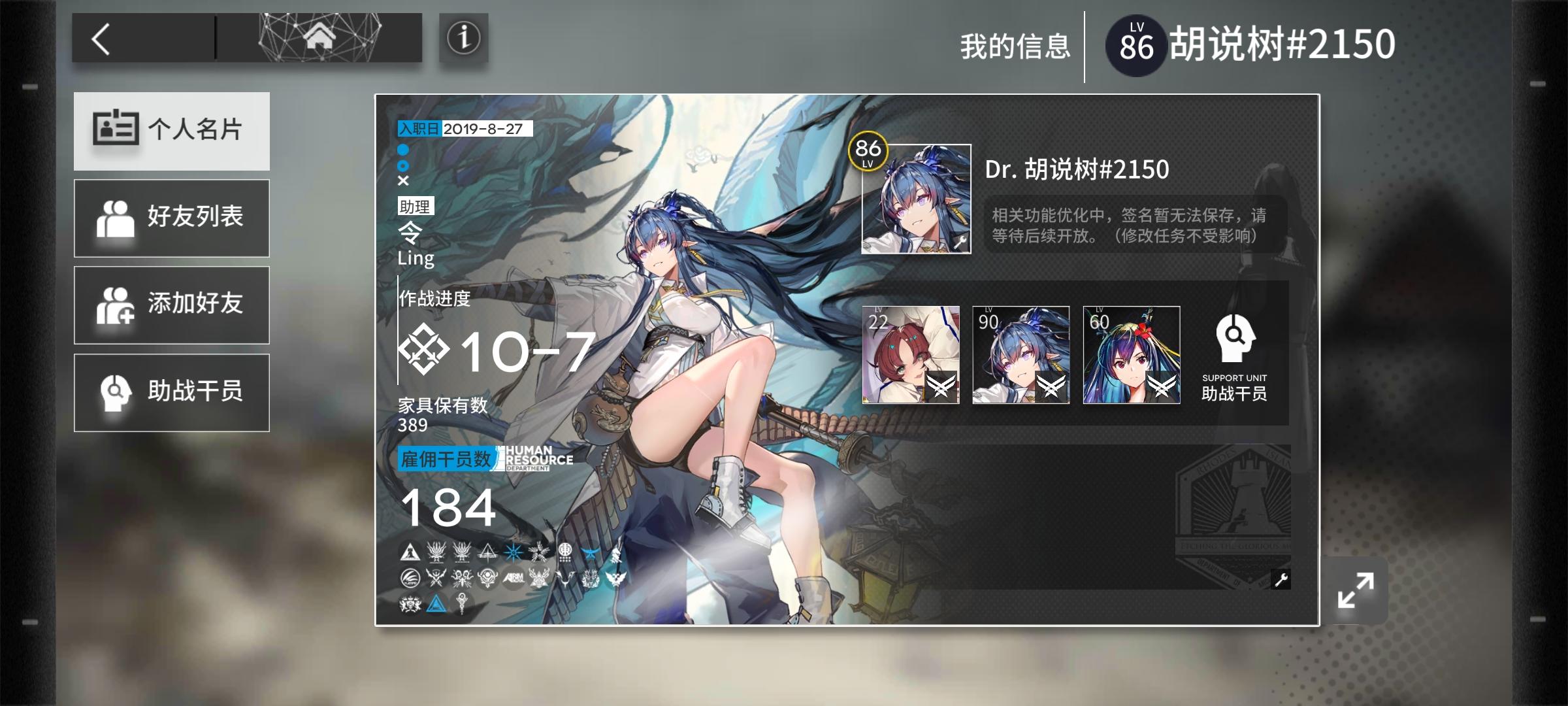Select the blue star faction emblem
Image resolution: width=1568 pixels, height=706 pixels.
coord(513,552)
